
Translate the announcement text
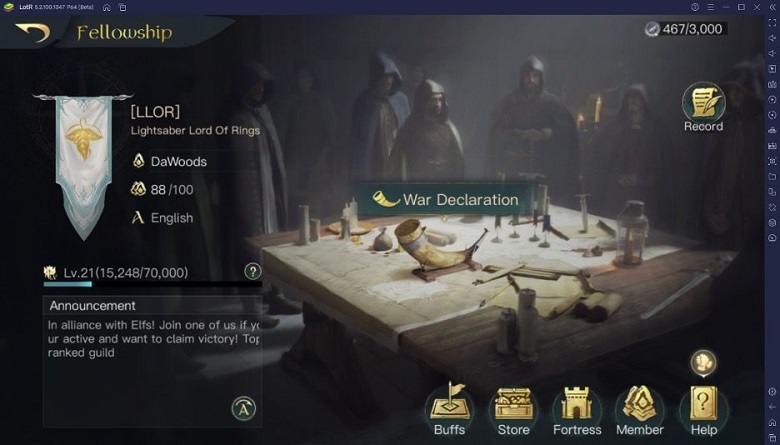click(243, 407)
